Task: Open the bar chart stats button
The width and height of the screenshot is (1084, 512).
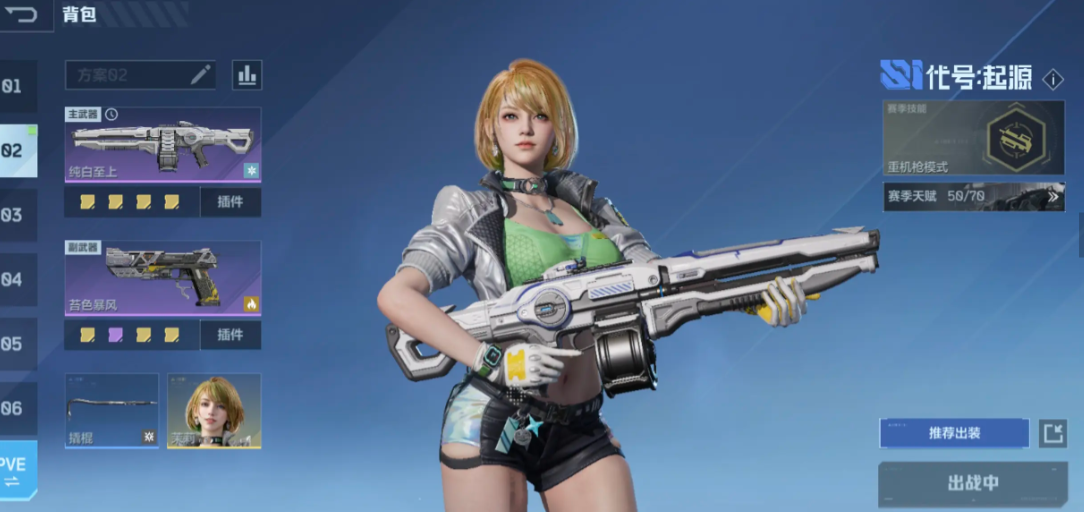Action: click(x=246, y=75)
